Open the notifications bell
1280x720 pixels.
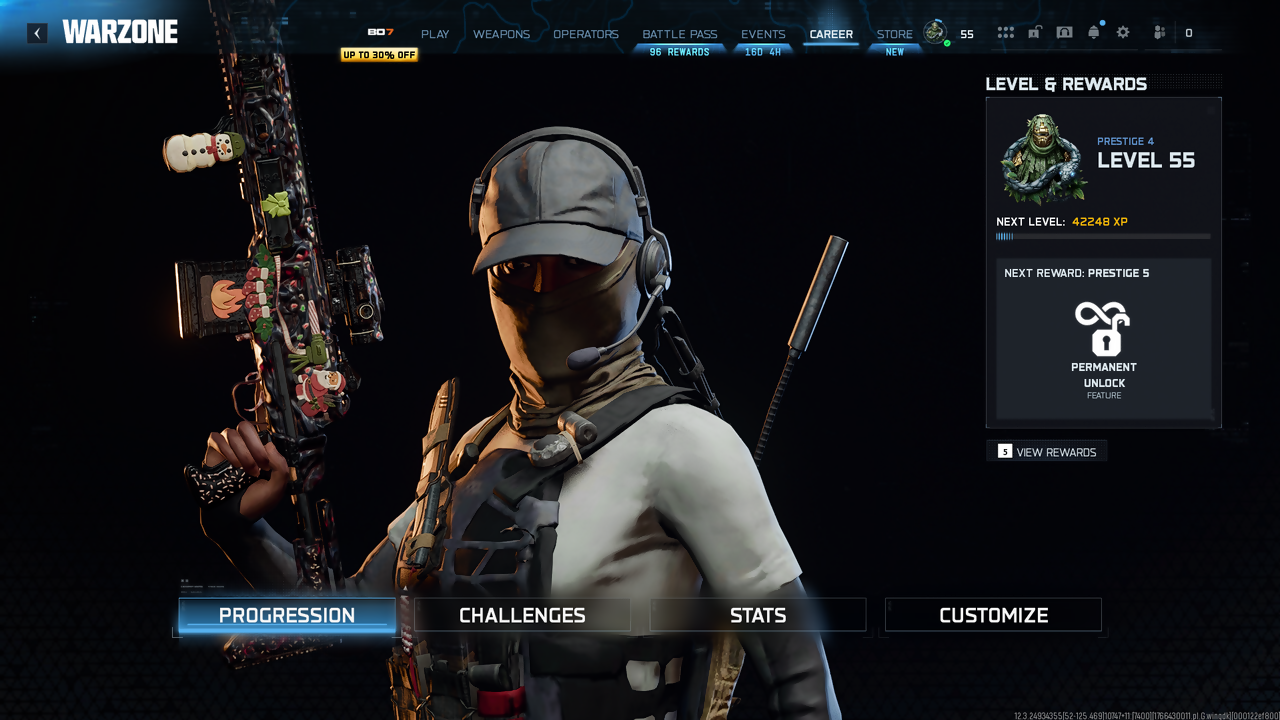[1094, 33]
